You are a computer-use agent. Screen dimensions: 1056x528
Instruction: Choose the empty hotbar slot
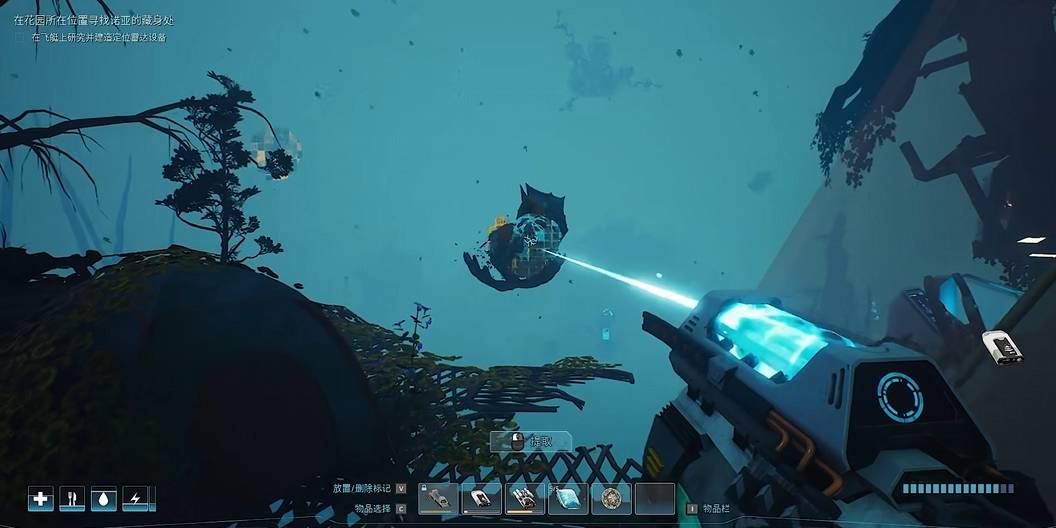point(654,498)
